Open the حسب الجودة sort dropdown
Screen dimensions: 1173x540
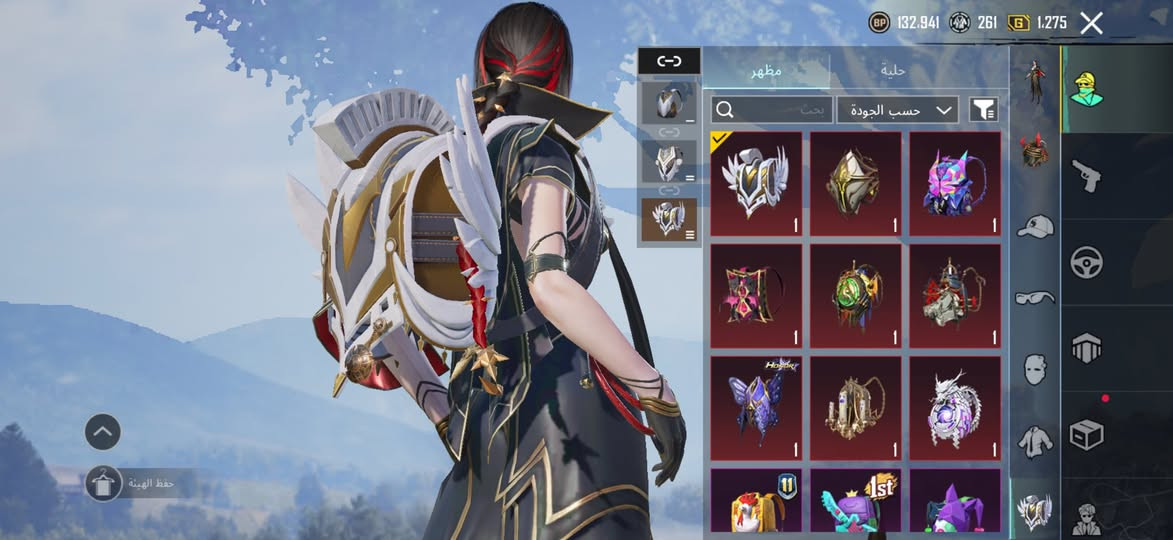coord(897,109)
